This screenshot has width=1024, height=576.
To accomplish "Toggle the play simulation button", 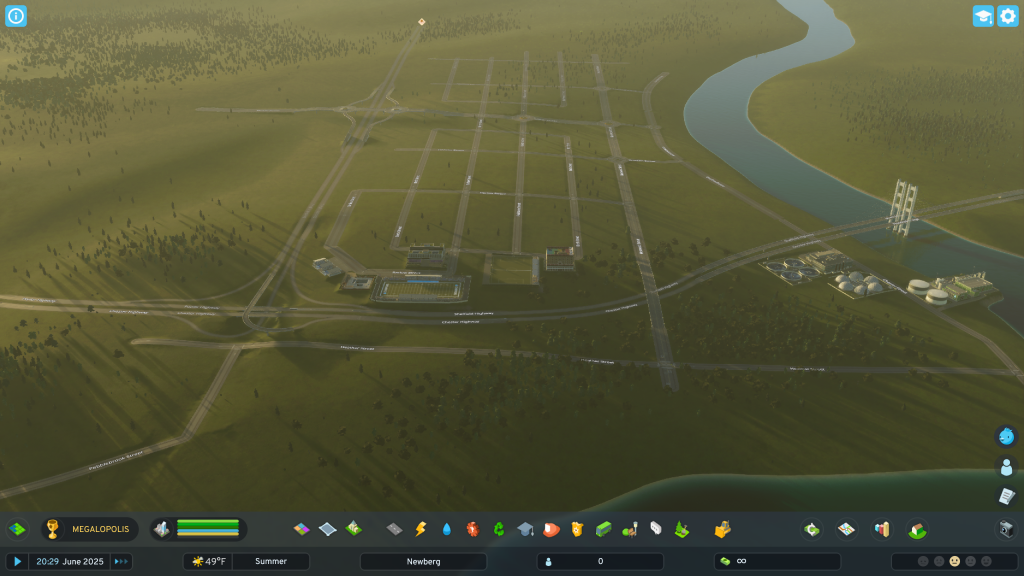I will coord(17,562).
